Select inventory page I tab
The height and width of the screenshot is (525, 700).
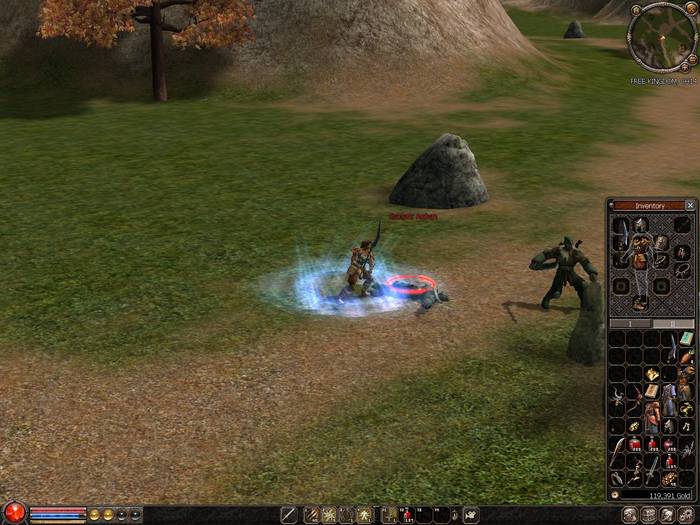click(x=631, y=324)
